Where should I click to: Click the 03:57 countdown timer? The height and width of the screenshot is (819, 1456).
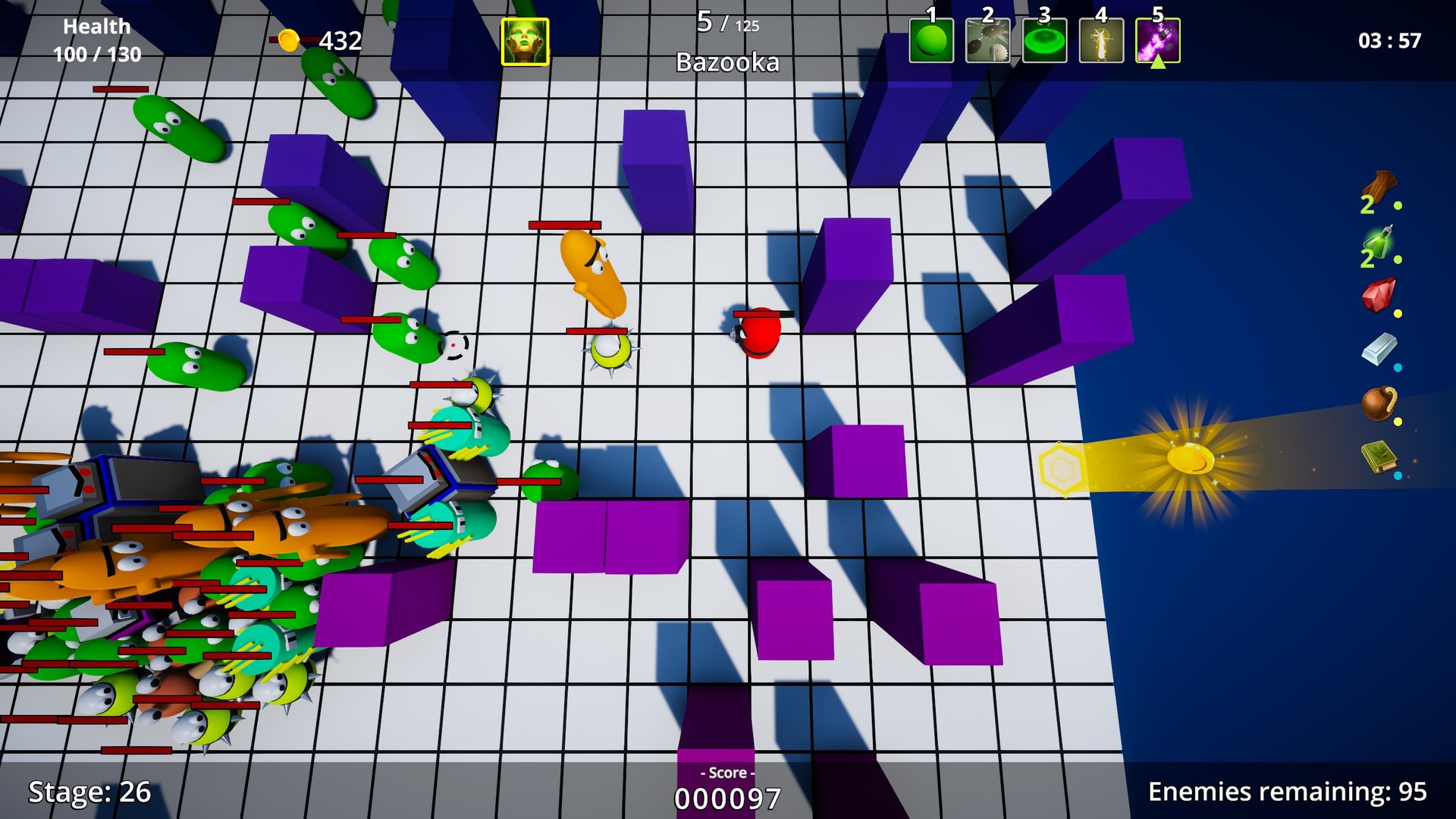tap(1390, 41)
